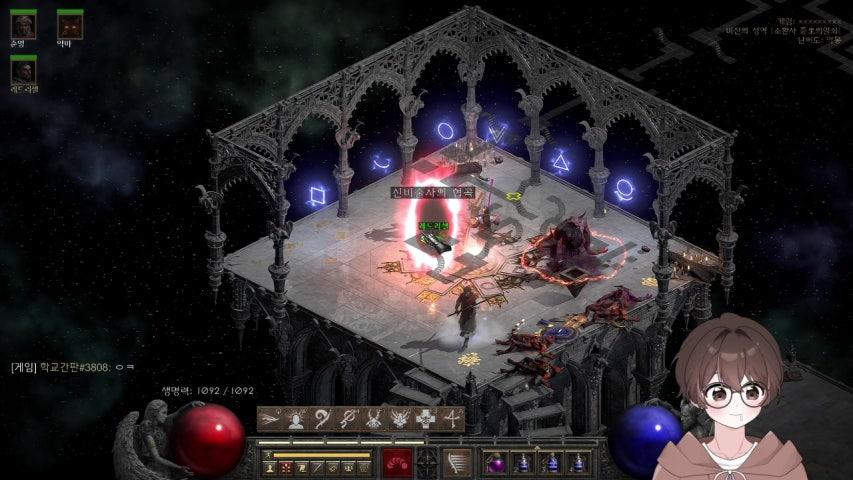853x480 pixels.
Task: Open the right-click skill with slanted lines
Action: (x=456, y=463)
